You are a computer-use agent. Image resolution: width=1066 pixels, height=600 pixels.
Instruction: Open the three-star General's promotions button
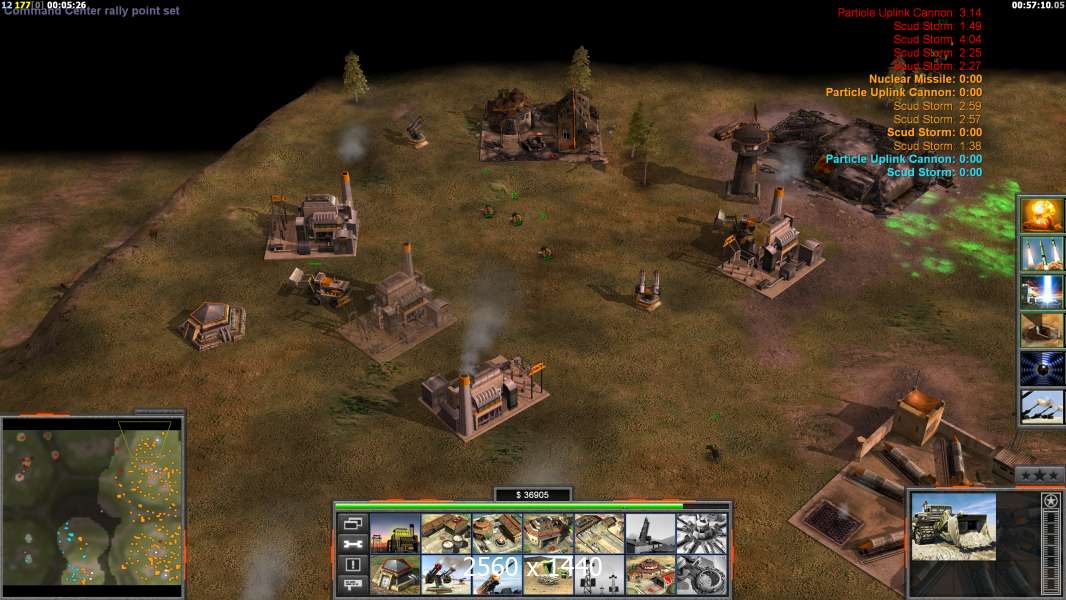[1039, 474]
